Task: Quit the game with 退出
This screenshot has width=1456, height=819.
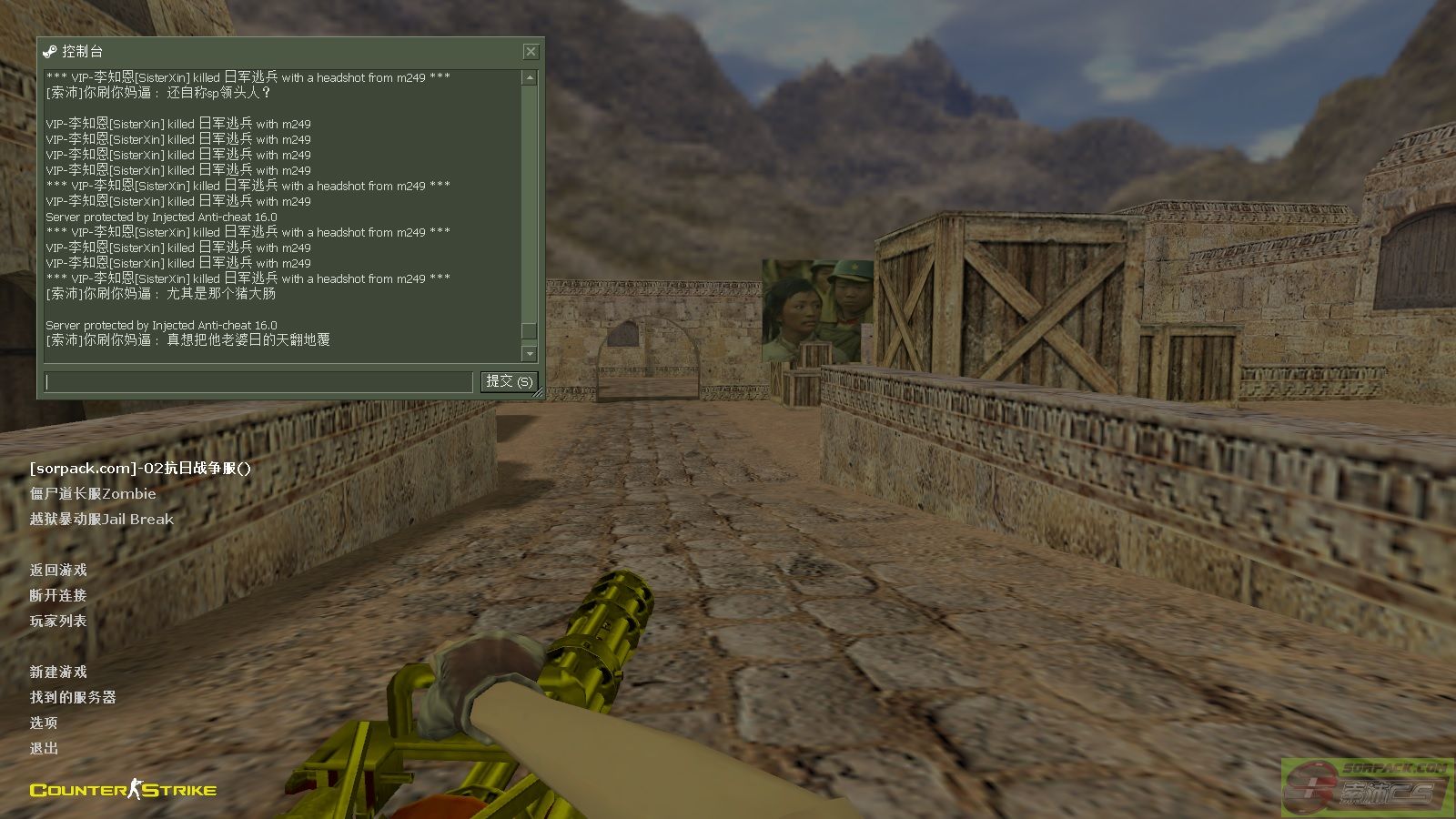Action: (44, 749)
